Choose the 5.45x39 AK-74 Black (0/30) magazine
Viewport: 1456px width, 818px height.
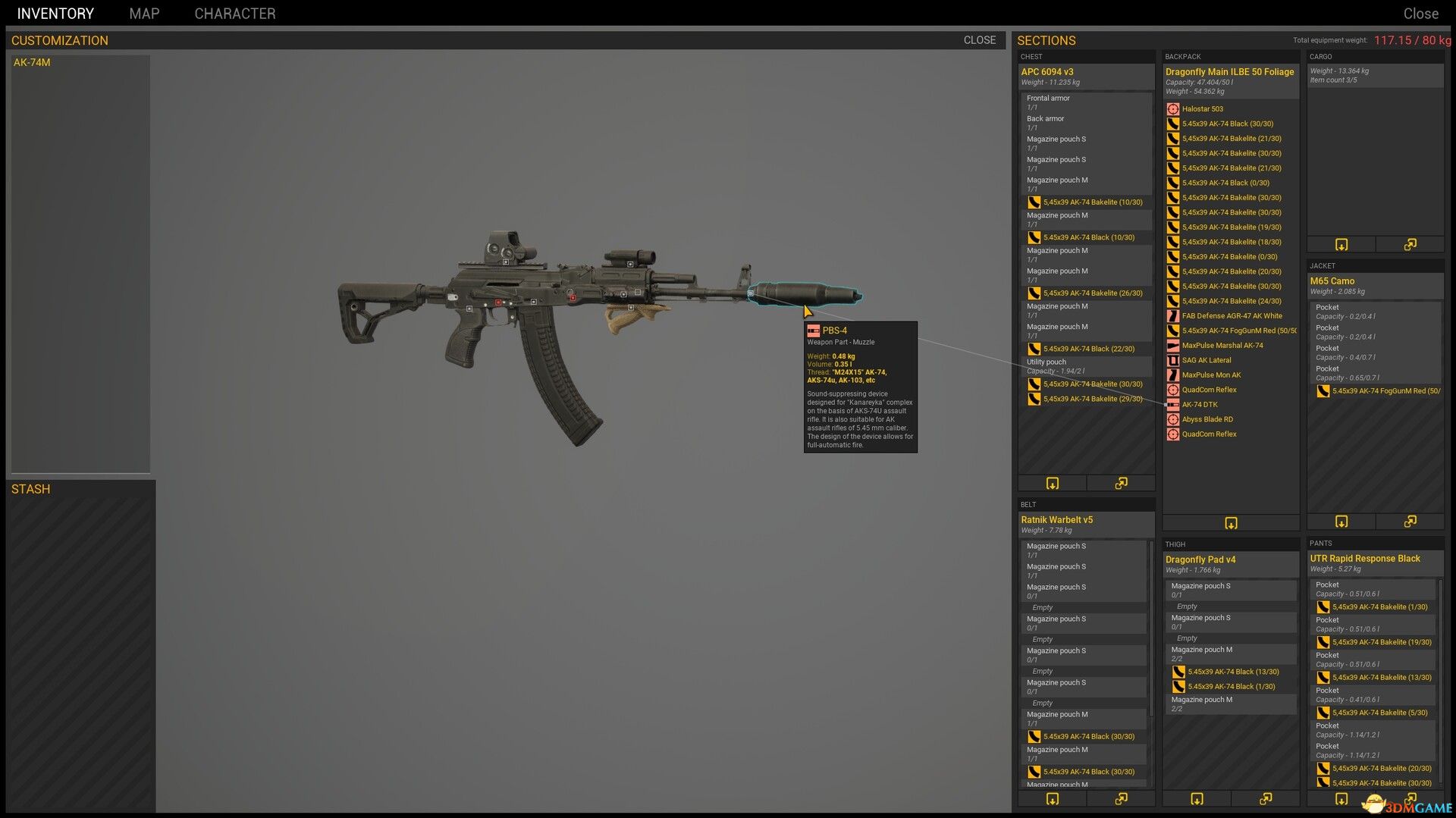click(1225, 183)
